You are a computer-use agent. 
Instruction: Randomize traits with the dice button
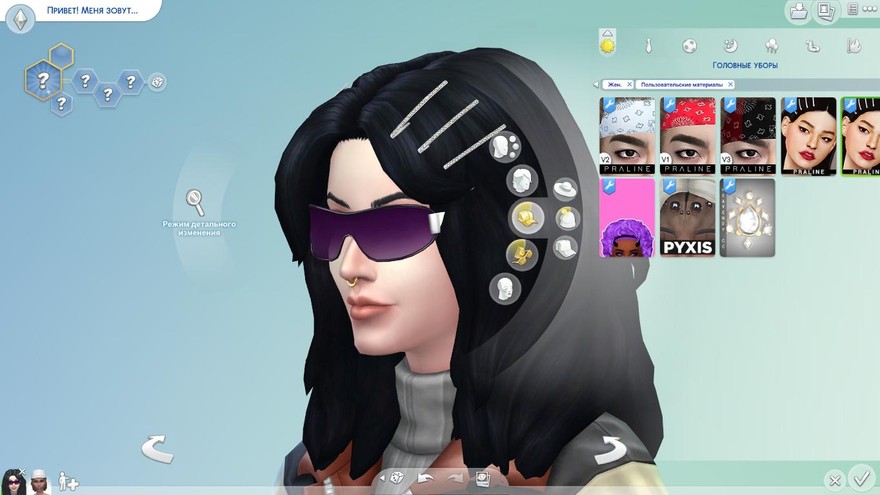point(157,82)
